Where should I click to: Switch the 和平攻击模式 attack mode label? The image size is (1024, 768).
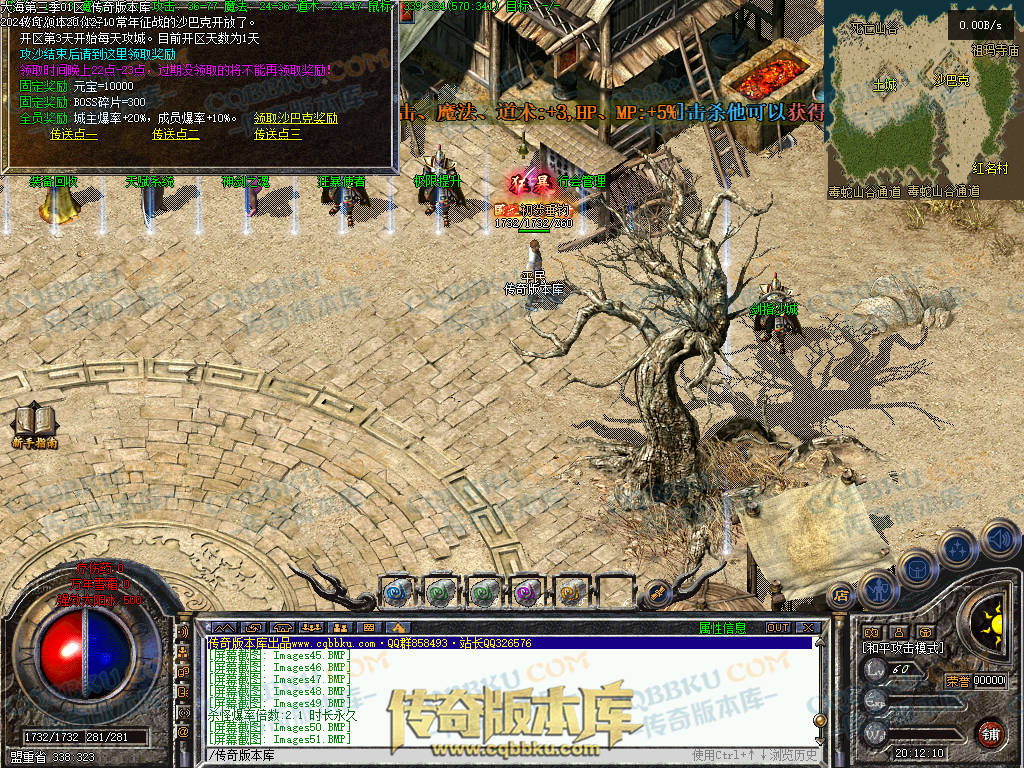point(902,649)
